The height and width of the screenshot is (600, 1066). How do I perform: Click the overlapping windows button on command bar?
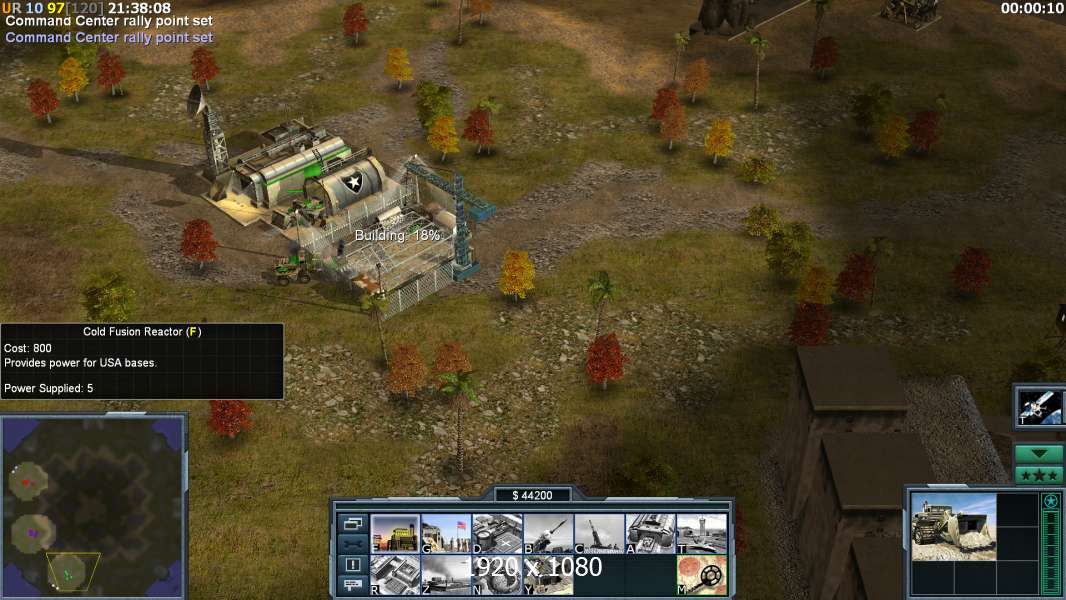click(x=353, y=523)
